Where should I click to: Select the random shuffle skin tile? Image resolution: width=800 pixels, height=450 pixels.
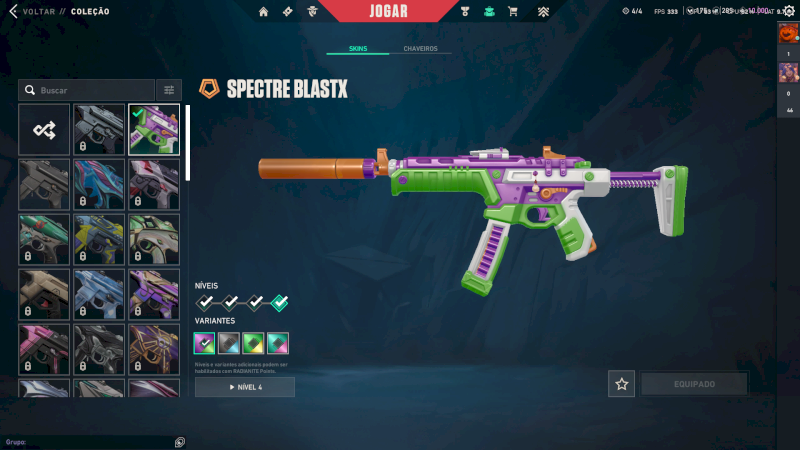(44, 130)
